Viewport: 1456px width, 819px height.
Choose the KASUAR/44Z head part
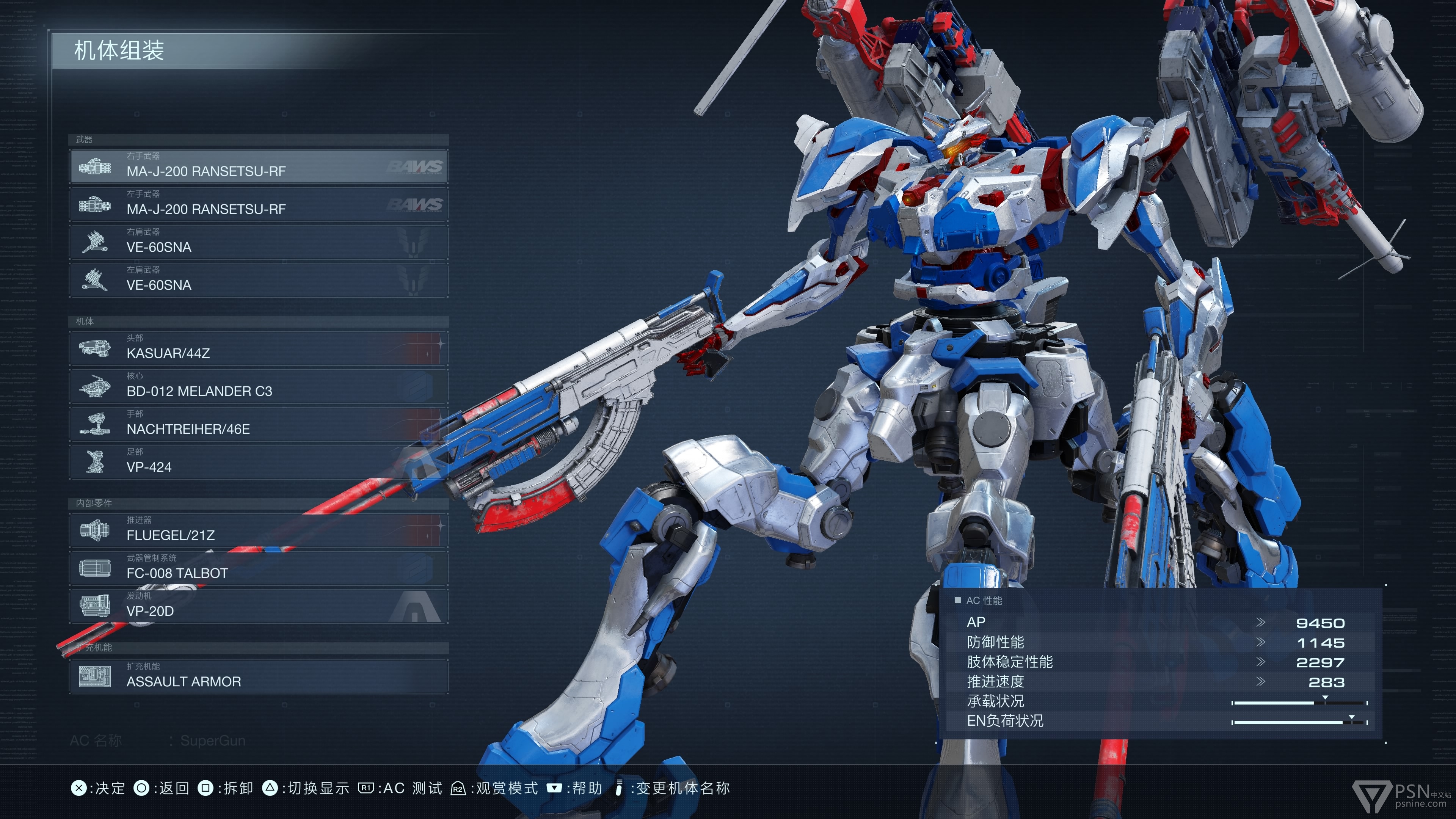click(258, 348)
